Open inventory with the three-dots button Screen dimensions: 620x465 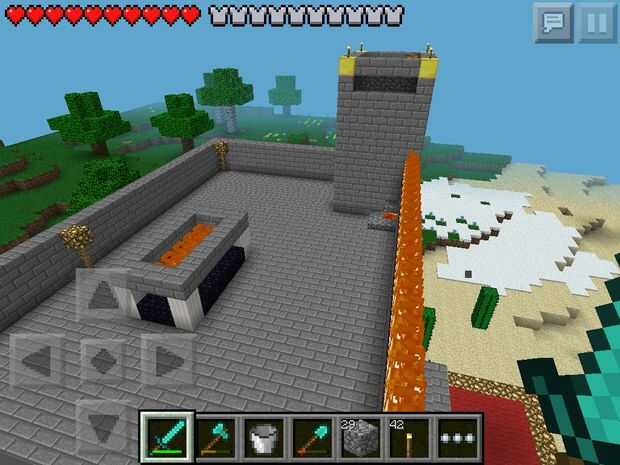[458, 437]
